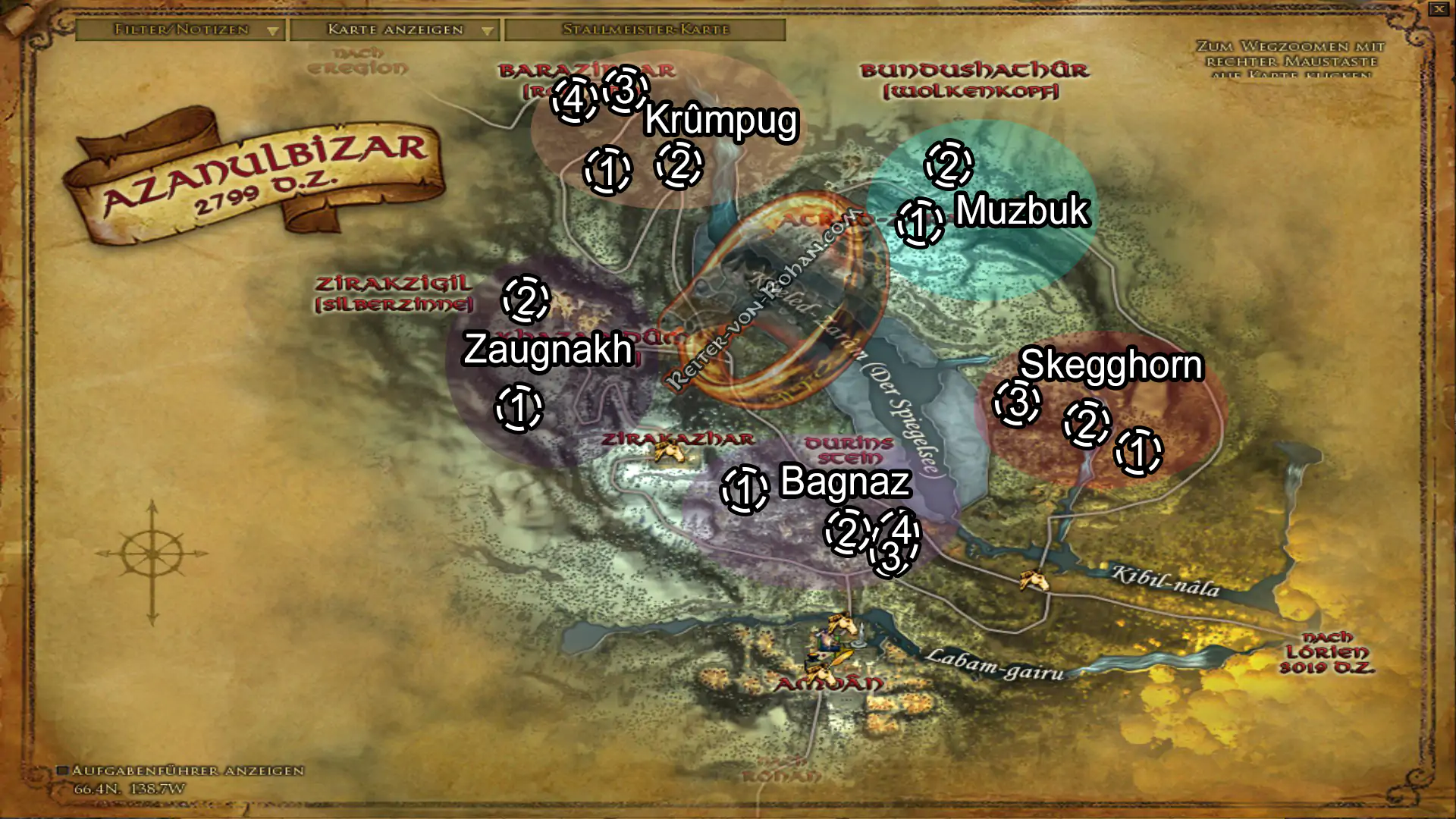Click the stable-master horse icon at Zirakazhar
This screenshot has height=819, width=1456.
(x=670, y=451)
